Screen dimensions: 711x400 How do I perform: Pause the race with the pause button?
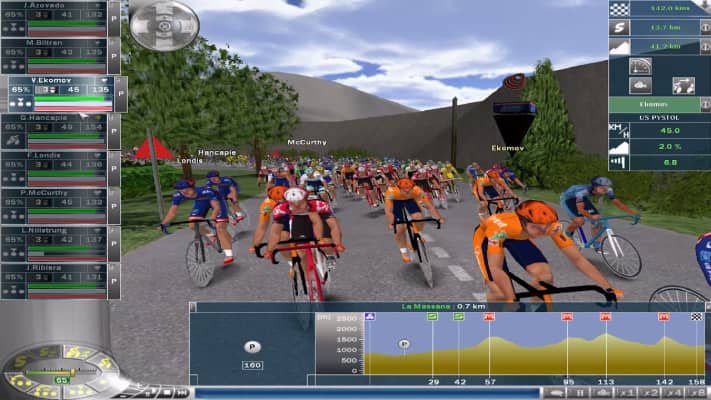point(578,393)
